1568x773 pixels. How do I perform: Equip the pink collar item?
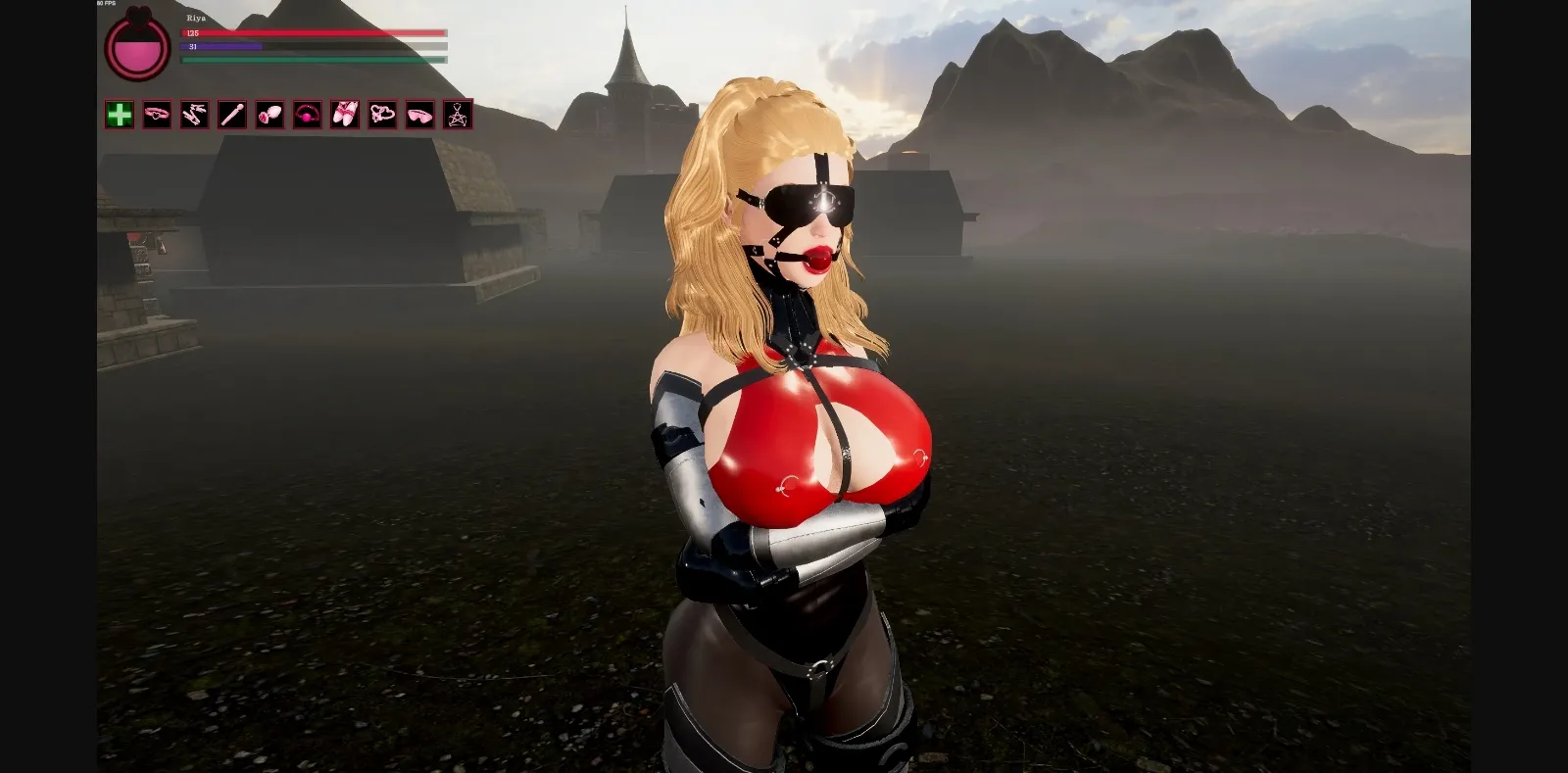[157, 116]
